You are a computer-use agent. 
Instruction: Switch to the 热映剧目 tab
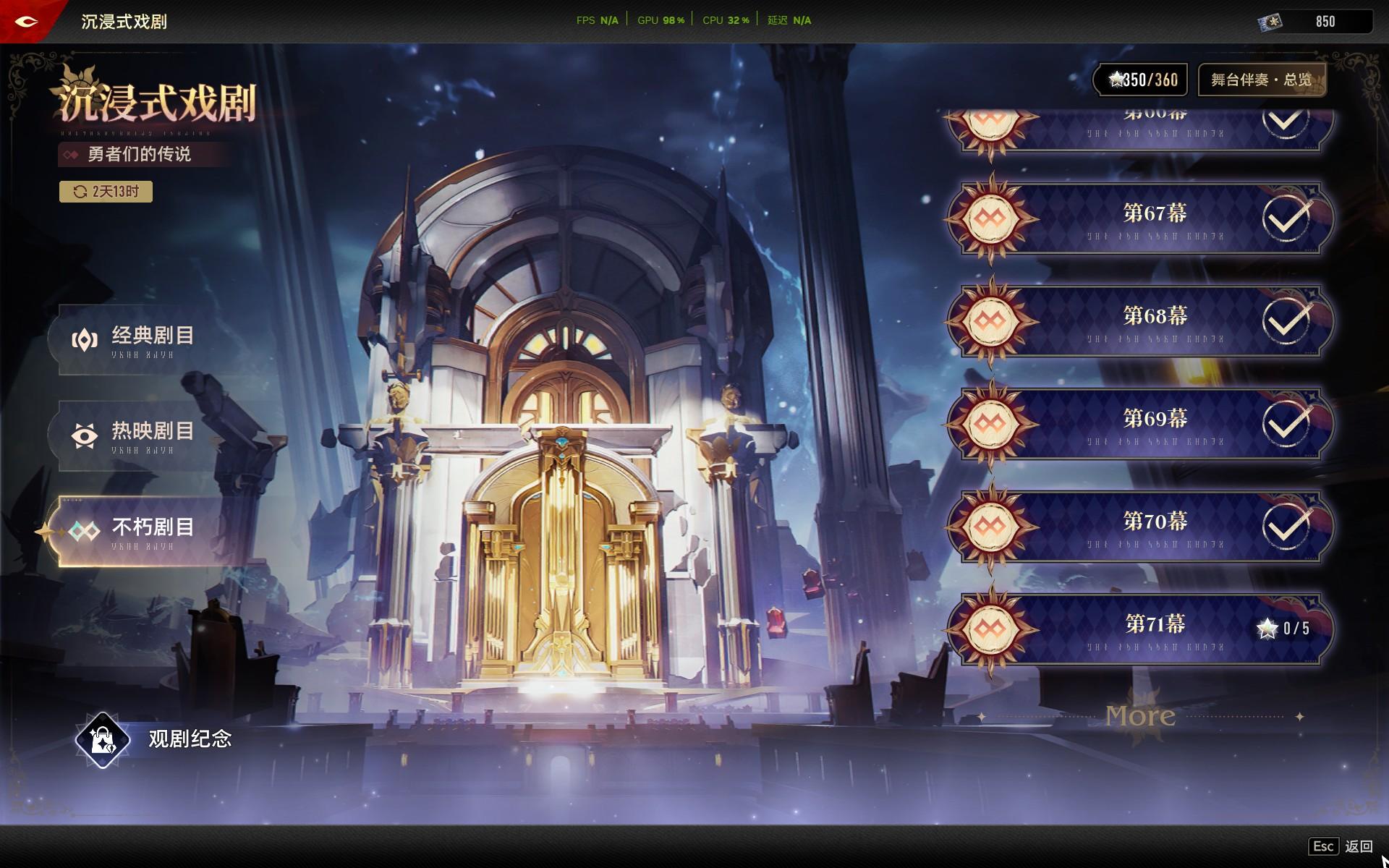click(152, 435)
